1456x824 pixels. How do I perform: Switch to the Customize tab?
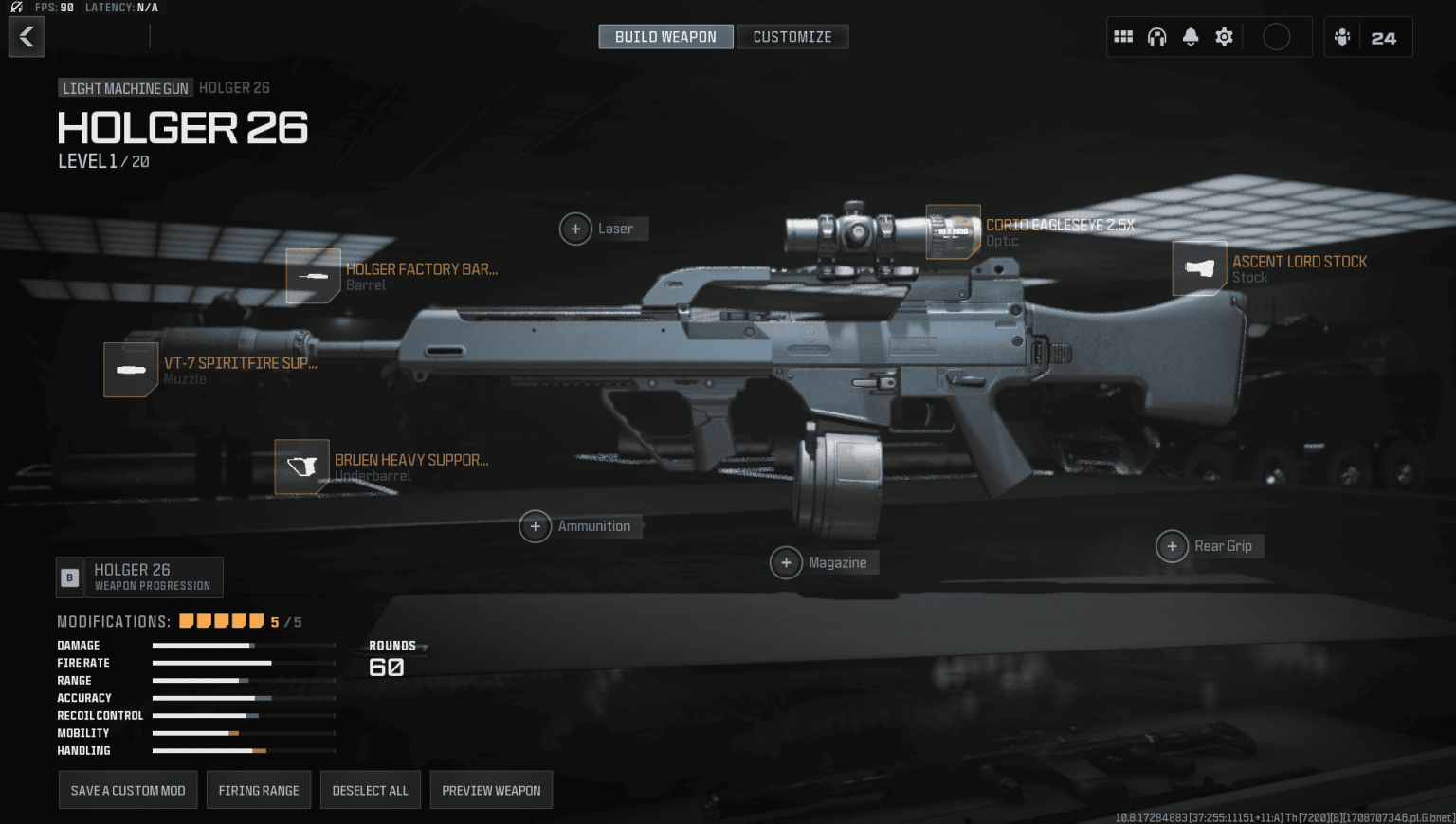click(x=792, y=36)
